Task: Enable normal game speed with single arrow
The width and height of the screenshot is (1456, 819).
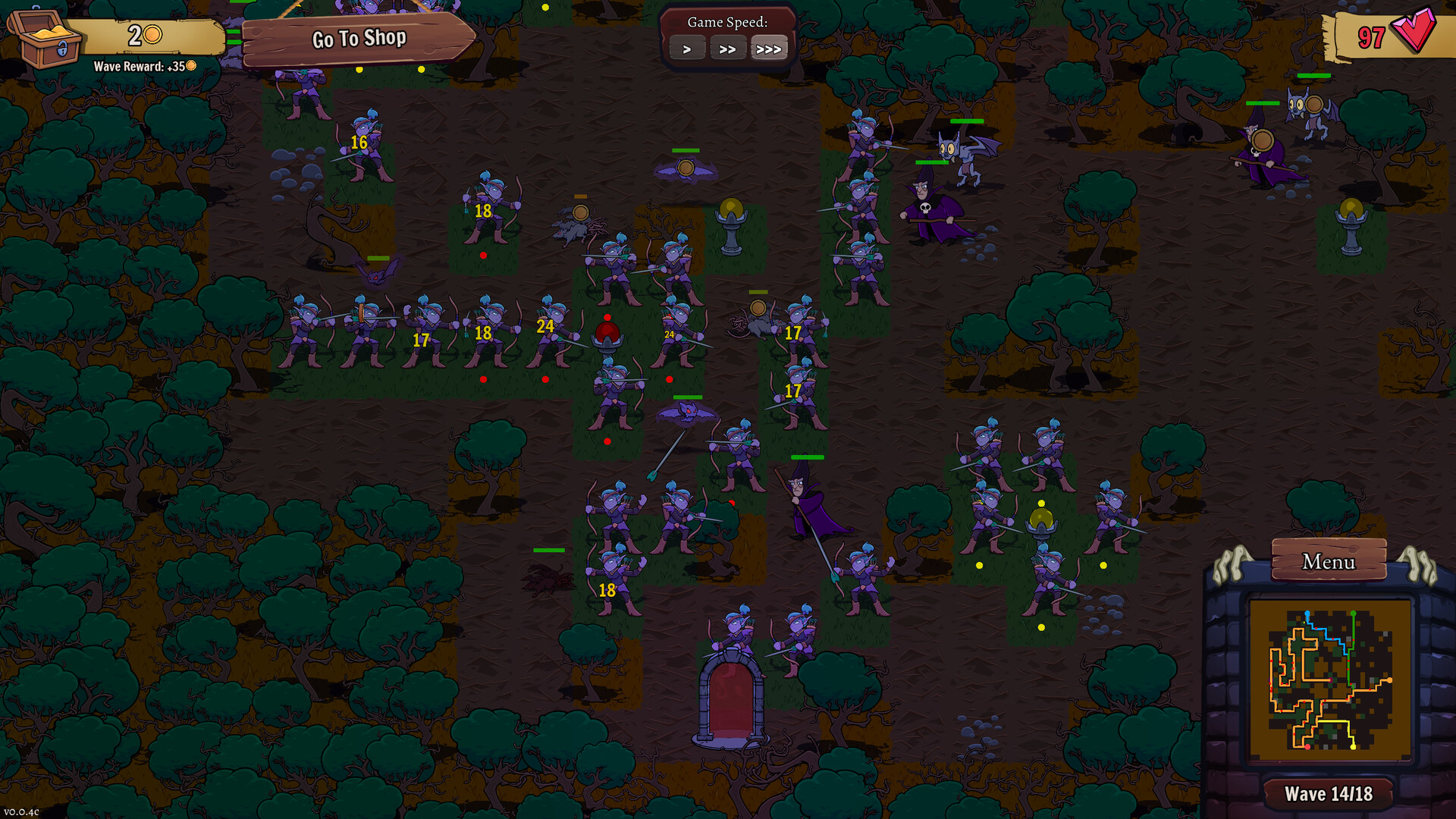Action: tap(687, 48)
